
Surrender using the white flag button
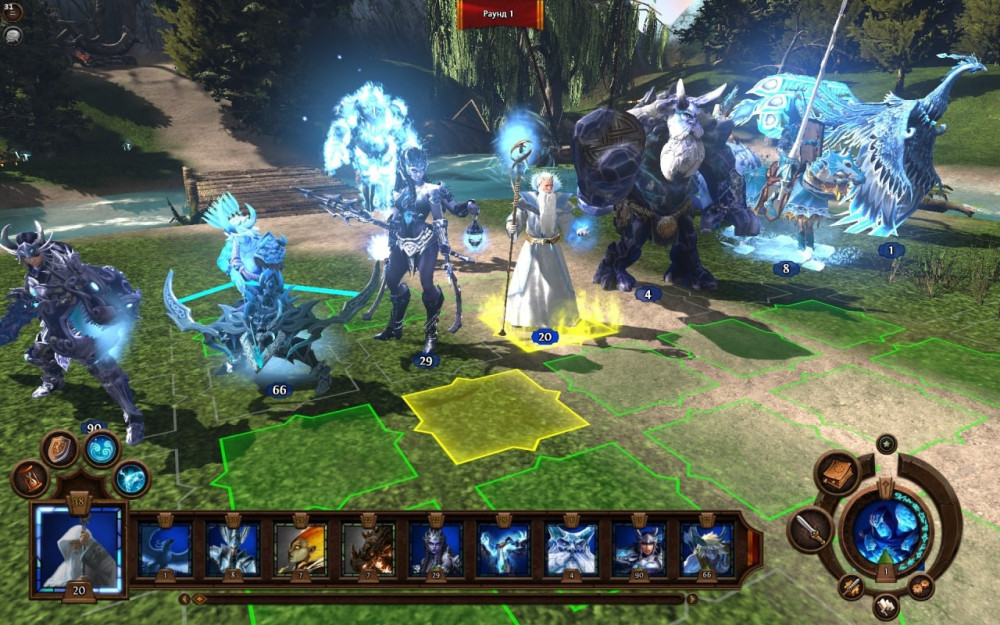(x=886, y=606)
